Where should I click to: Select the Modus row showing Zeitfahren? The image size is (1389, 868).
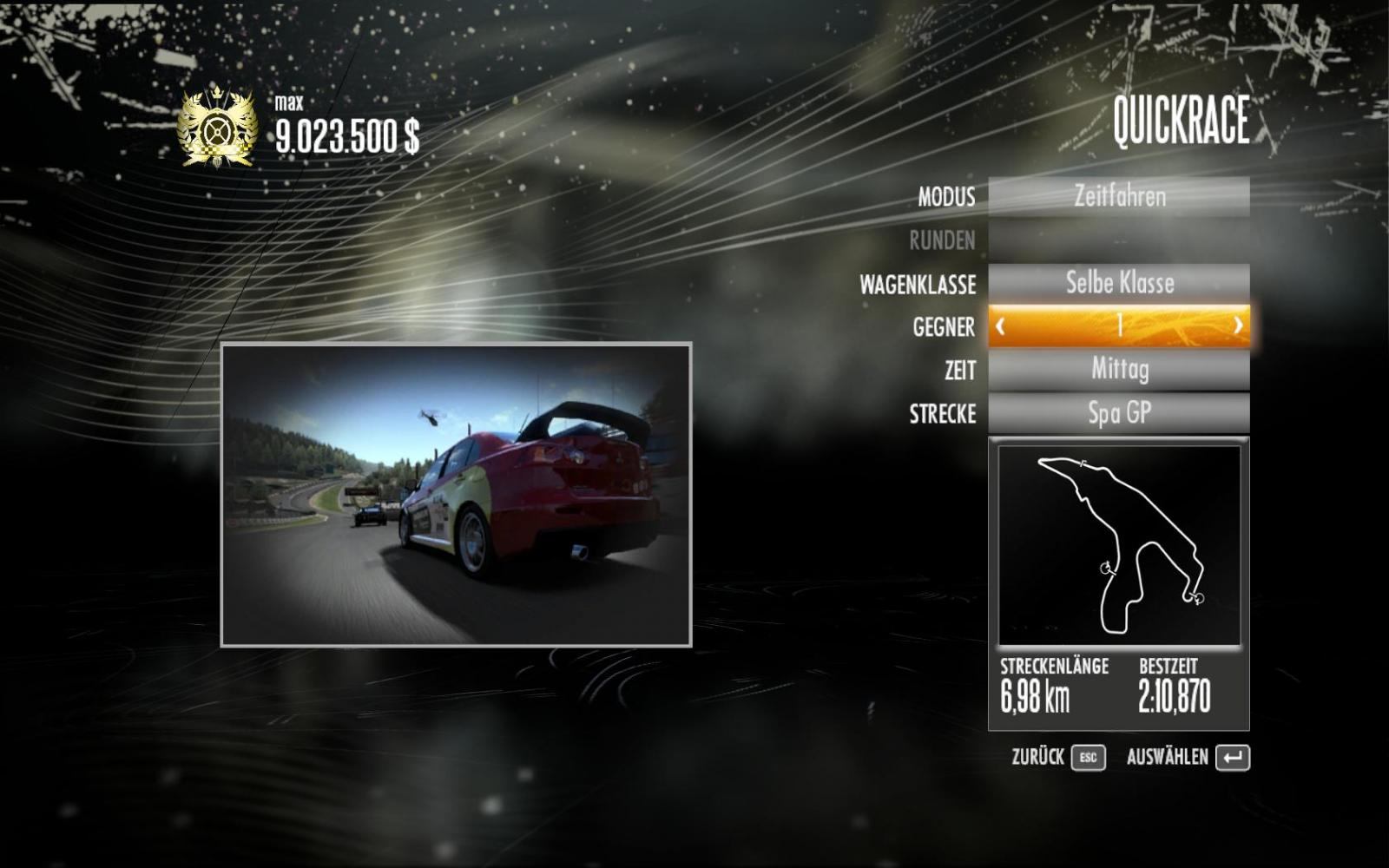(x=1119, y=197)
